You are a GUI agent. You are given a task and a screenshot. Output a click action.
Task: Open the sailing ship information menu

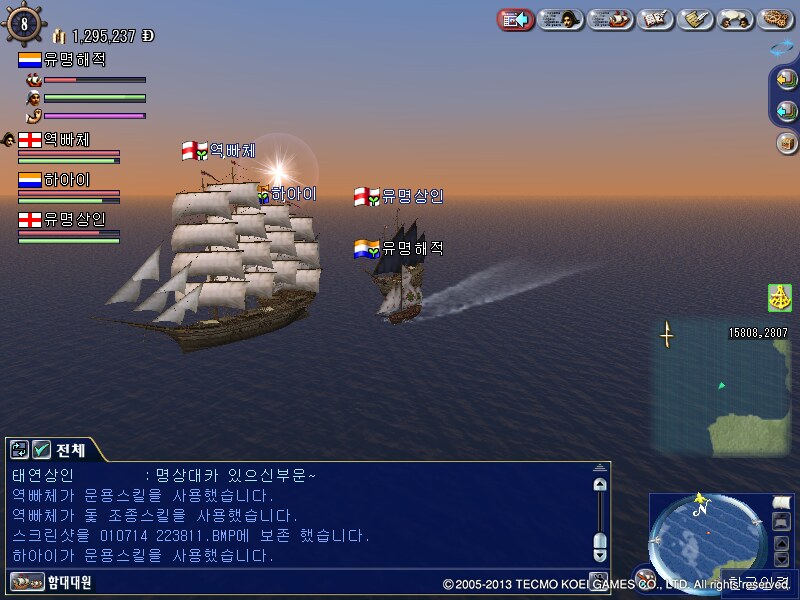610,19
